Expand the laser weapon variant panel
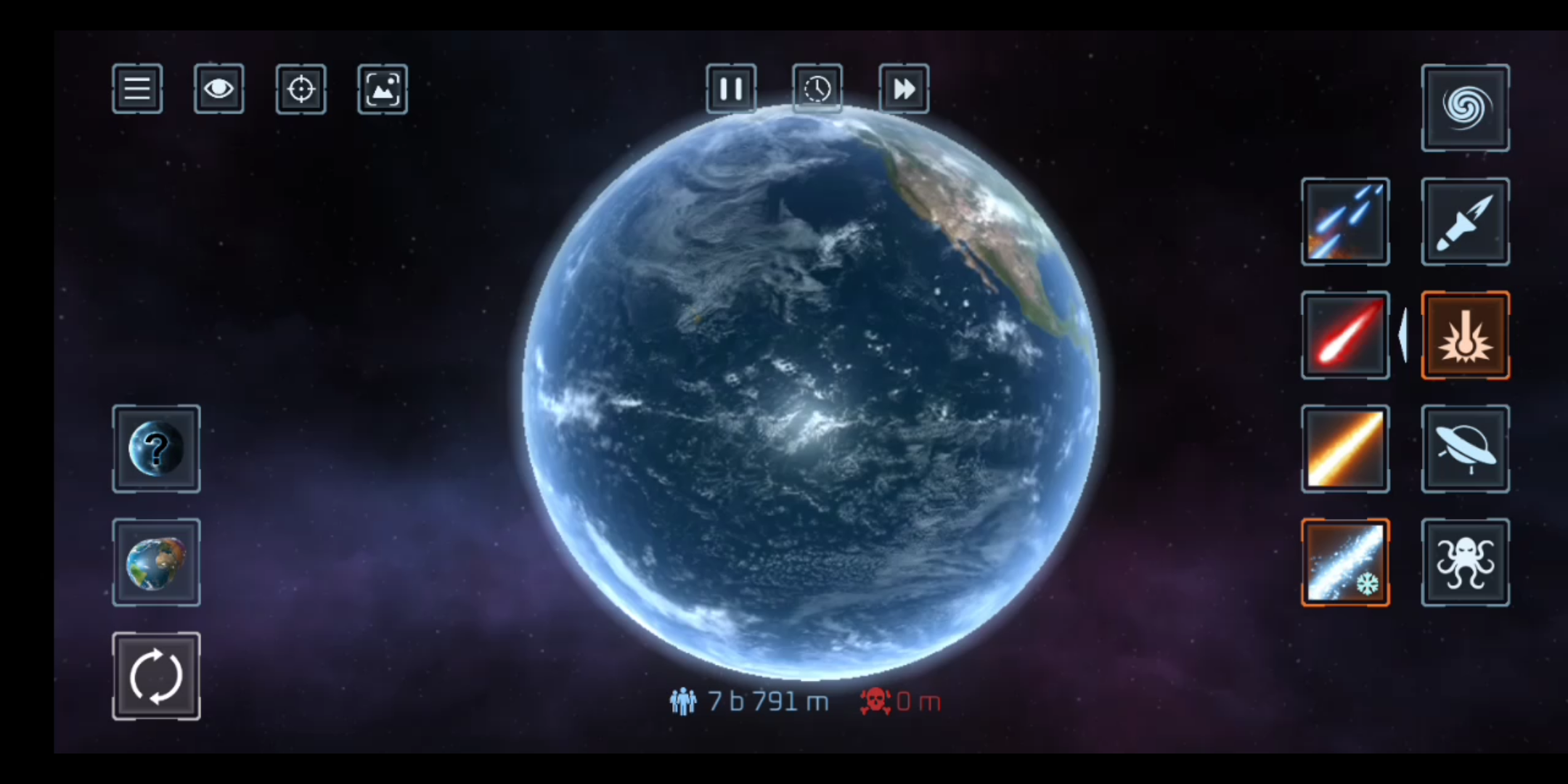Viewport: 1568px width, 784px height. coord(1402,335)
